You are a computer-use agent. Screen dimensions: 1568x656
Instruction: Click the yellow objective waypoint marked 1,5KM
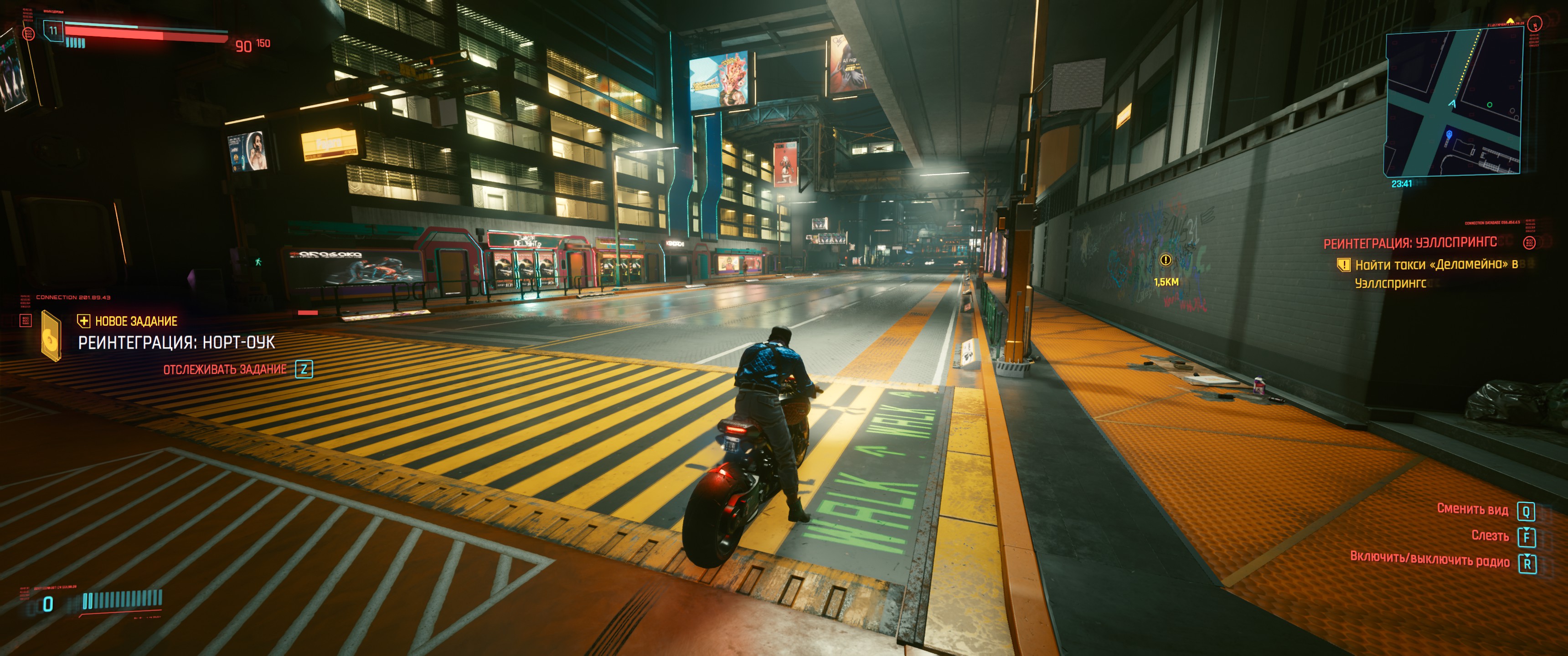[x=1166, y=261]
